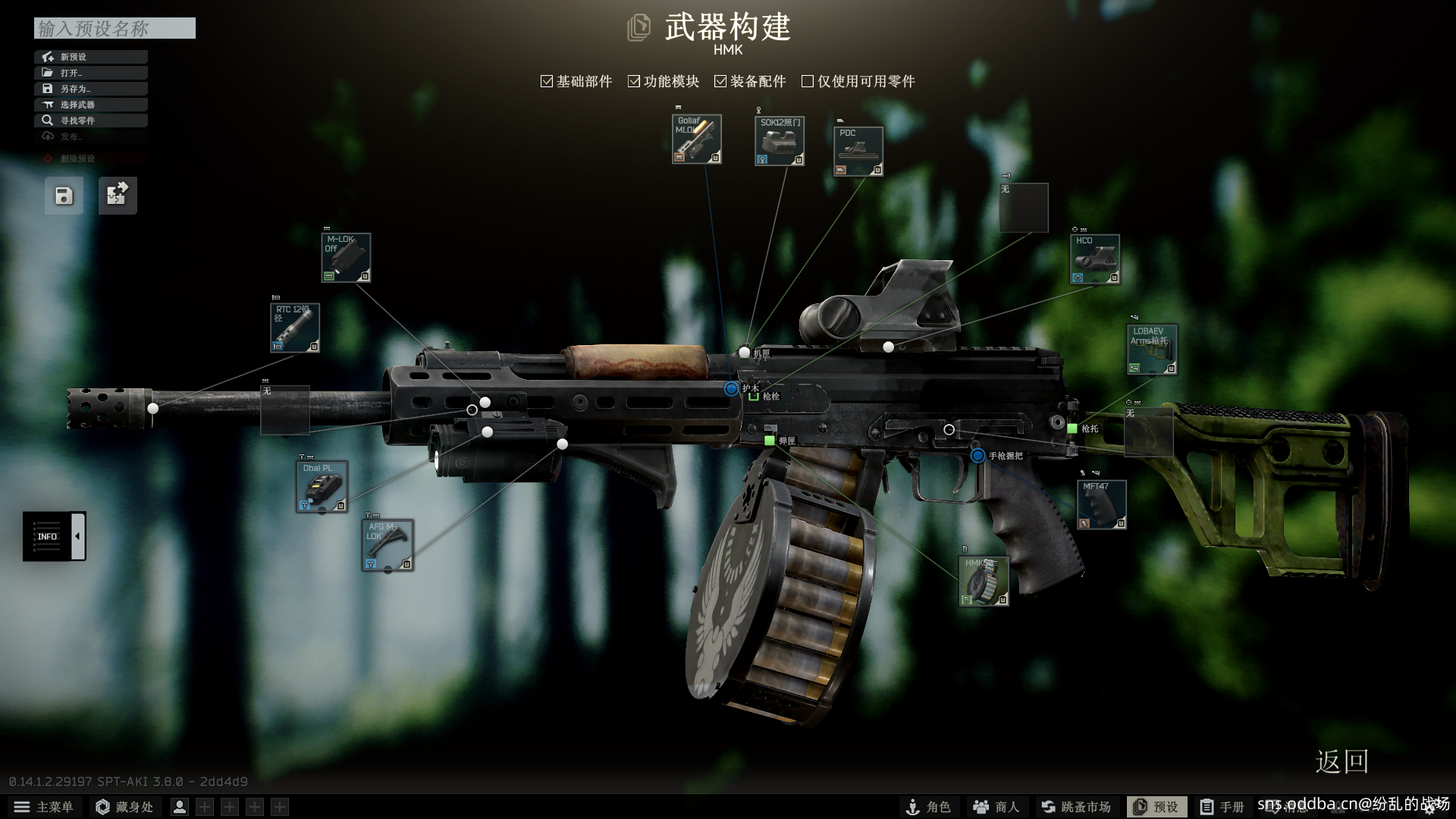The width and height of the screenshot is (1456, 819).
Task: Open the Flea Market (跳蚤市场) tab
Action: pyautogui.click(x=1076, y=807)
